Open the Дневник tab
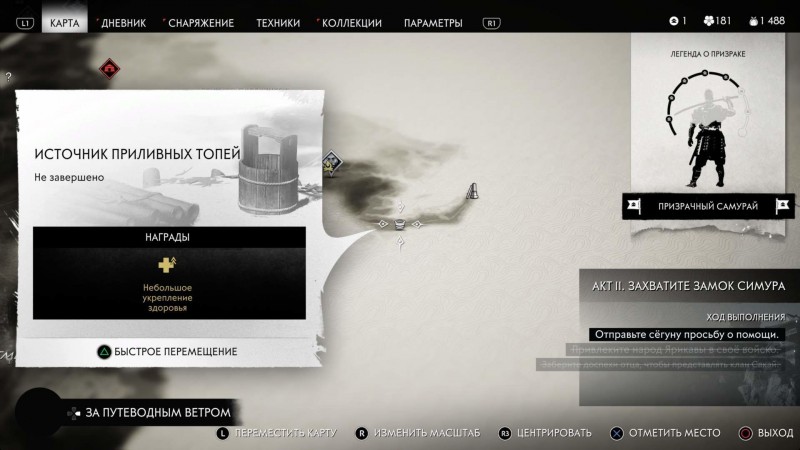The height and width of the screenshot is (450, 800). [x=123, y=22]
